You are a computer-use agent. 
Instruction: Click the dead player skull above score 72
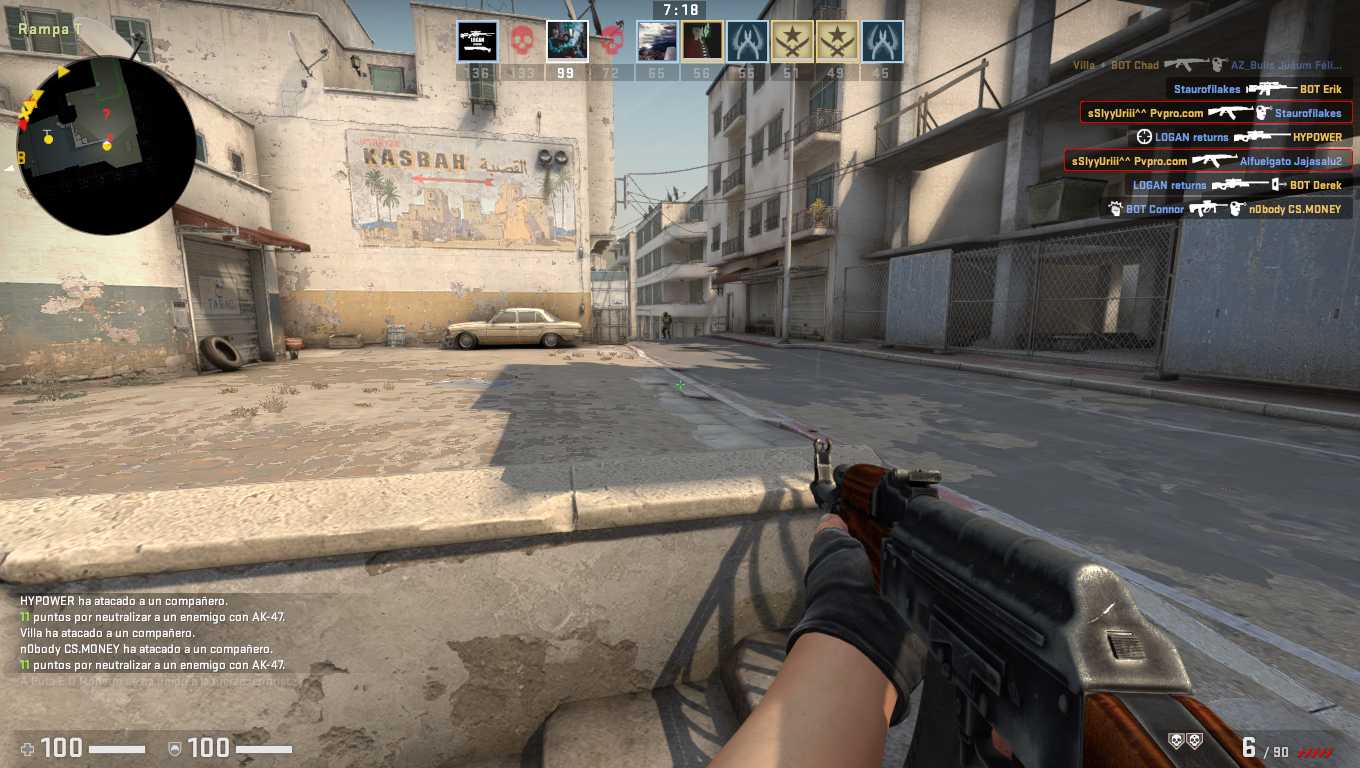pos(612,42)
